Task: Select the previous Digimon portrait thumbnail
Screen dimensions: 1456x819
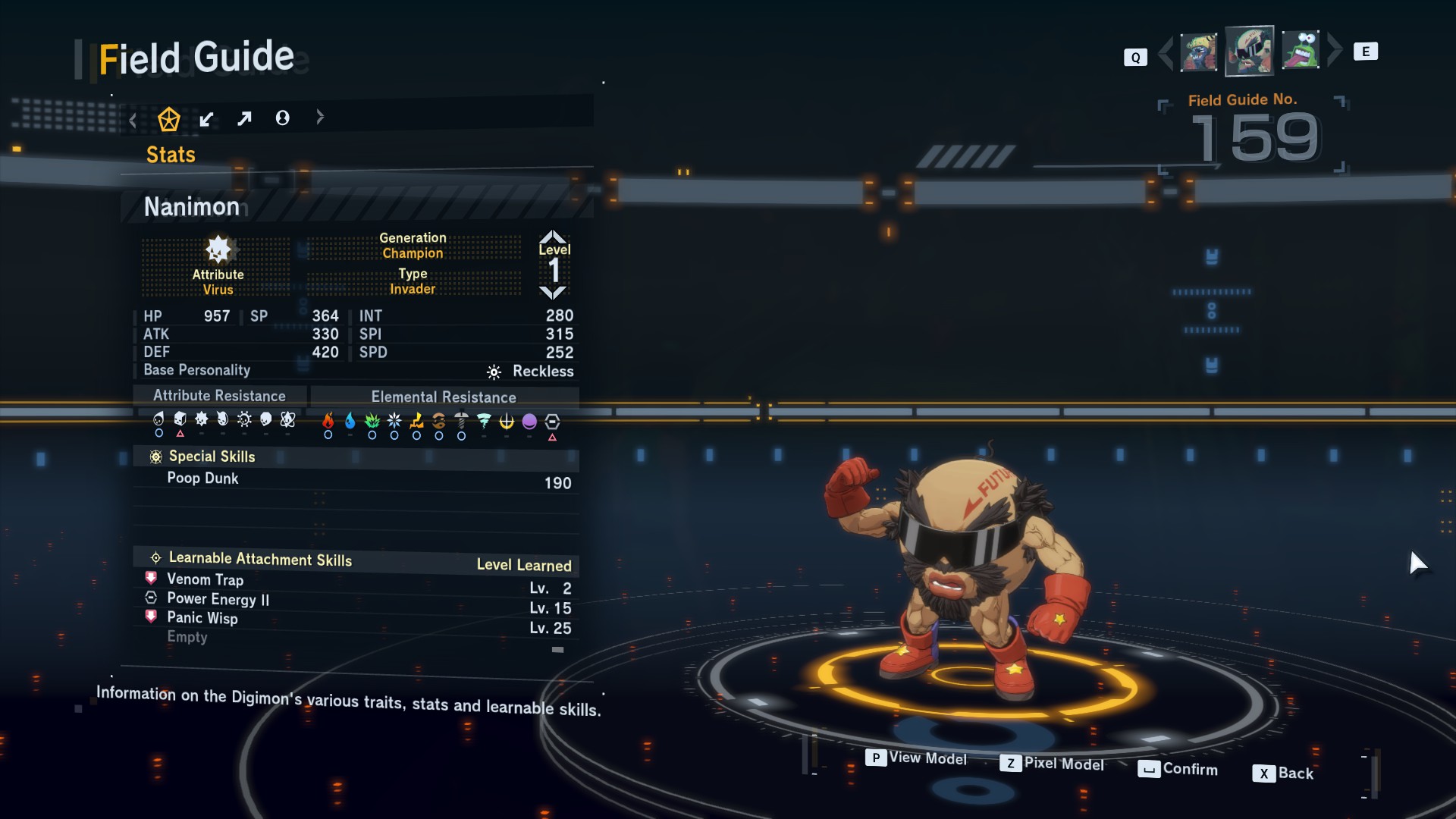Action: tap(1198, 52)
